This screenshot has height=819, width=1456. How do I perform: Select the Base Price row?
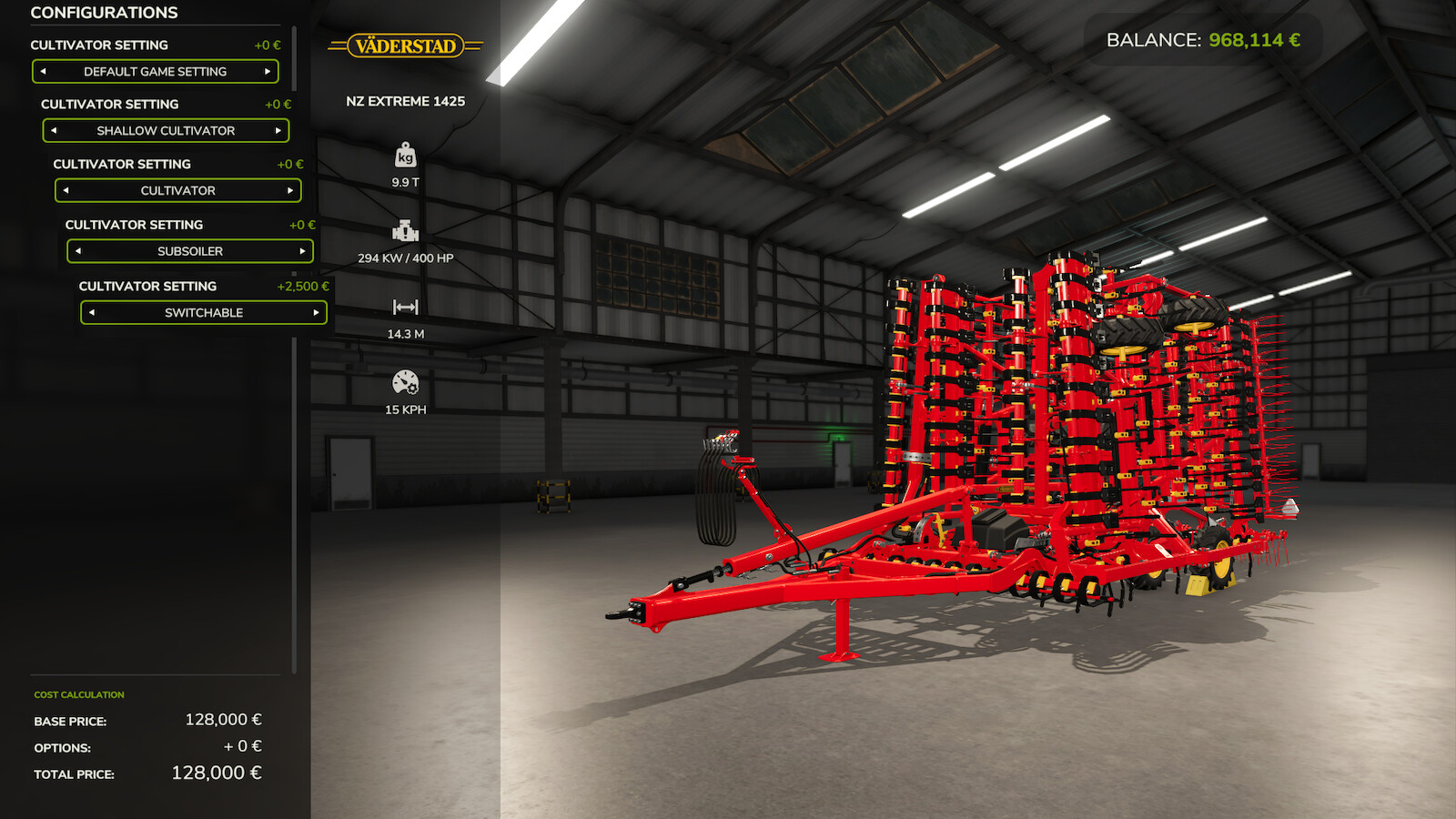click(73, 720)
